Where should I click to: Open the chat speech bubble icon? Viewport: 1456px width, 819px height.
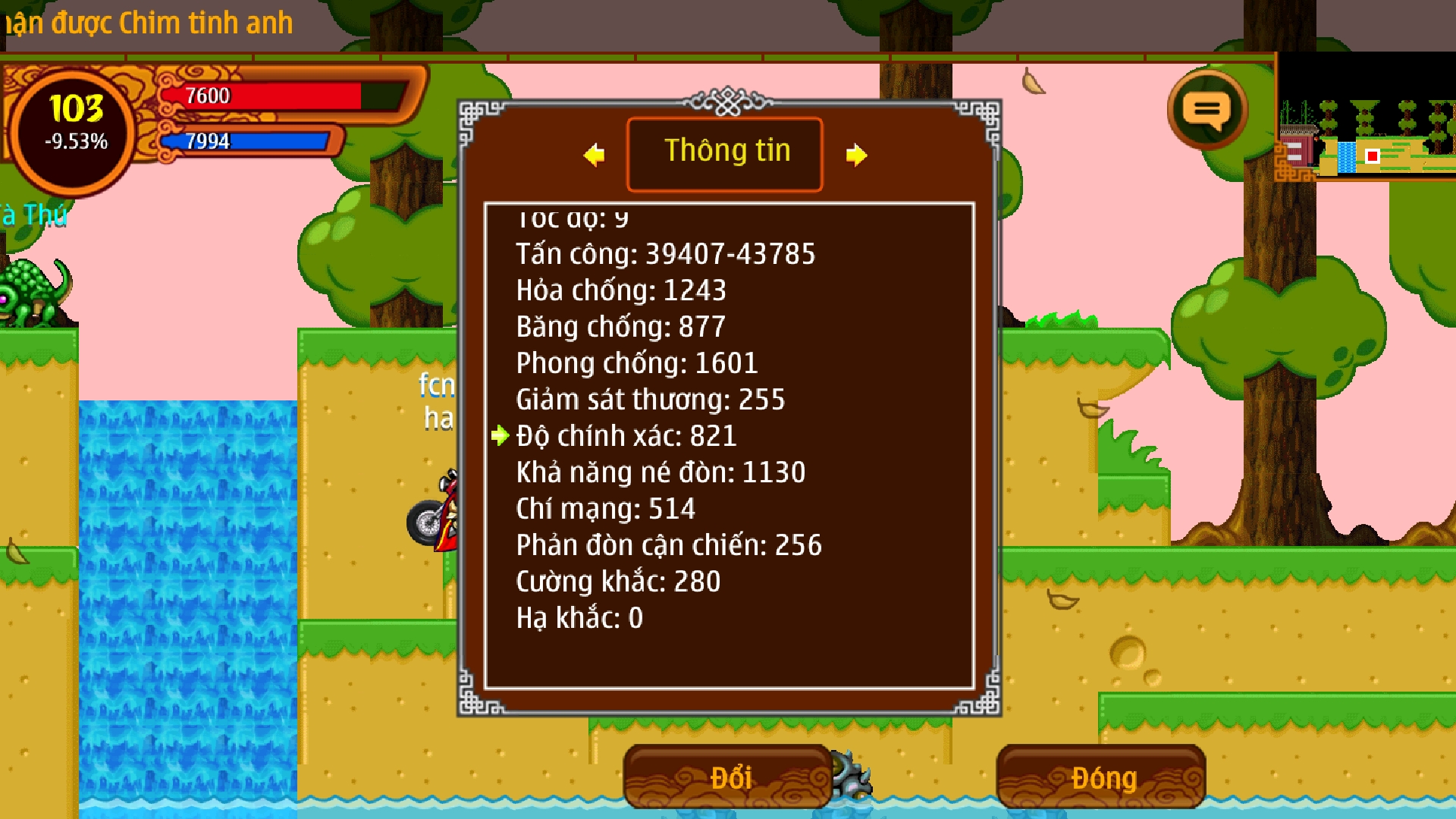pos(1207,111)
